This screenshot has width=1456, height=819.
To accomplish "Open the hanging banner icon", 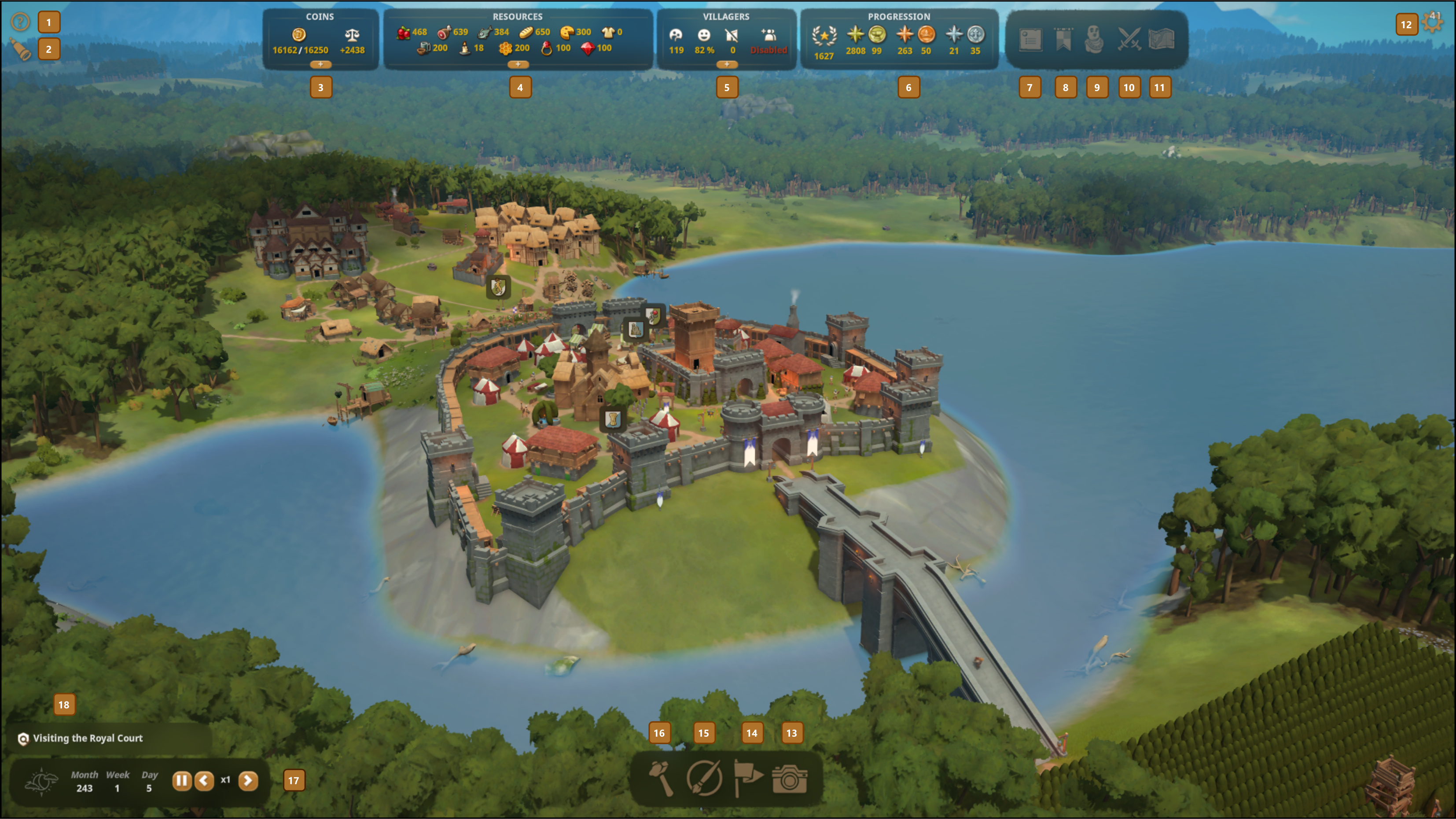I will click(x=1063, y=40).
